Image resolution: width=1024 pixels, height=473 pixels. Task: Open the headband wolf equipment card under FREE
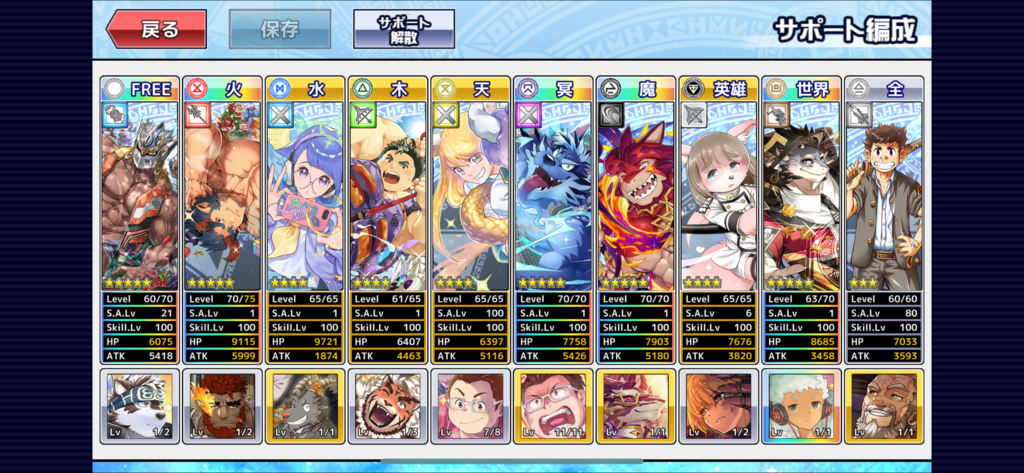click(x=140, y=406)
